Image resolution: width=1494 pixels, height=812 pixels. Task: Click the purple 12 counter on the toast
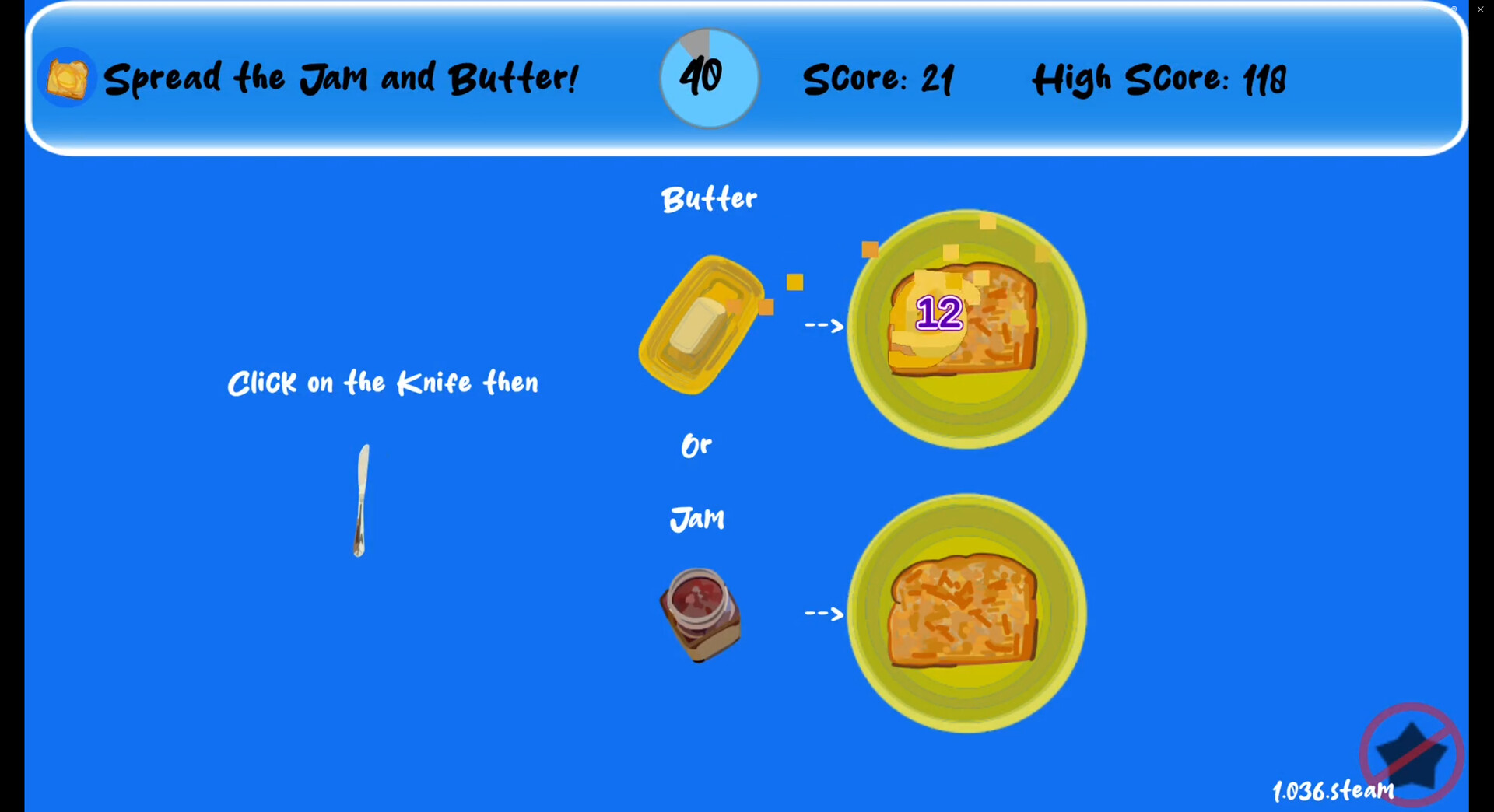(938, 313)
